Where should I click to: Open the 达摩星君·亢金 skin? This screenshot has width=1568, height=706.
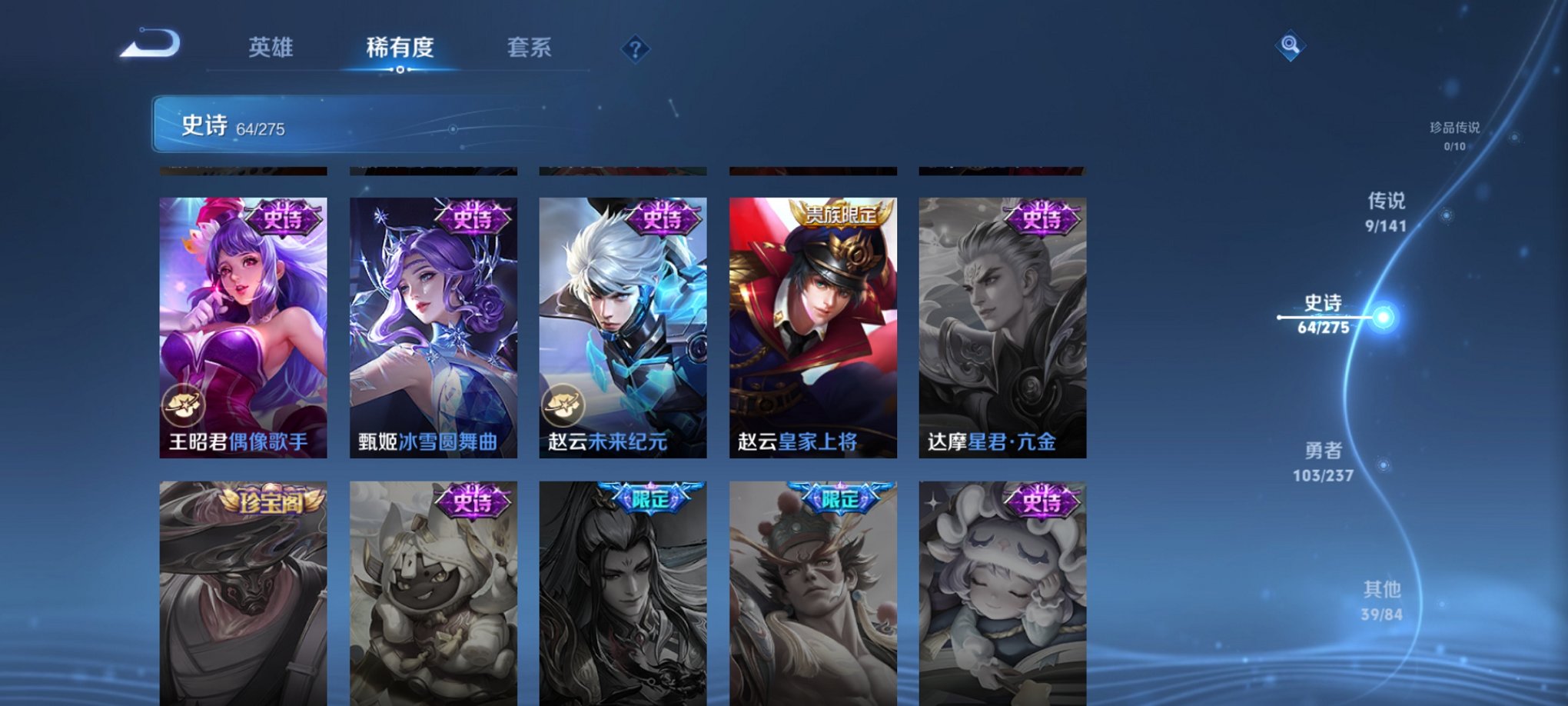[1002, 323]
